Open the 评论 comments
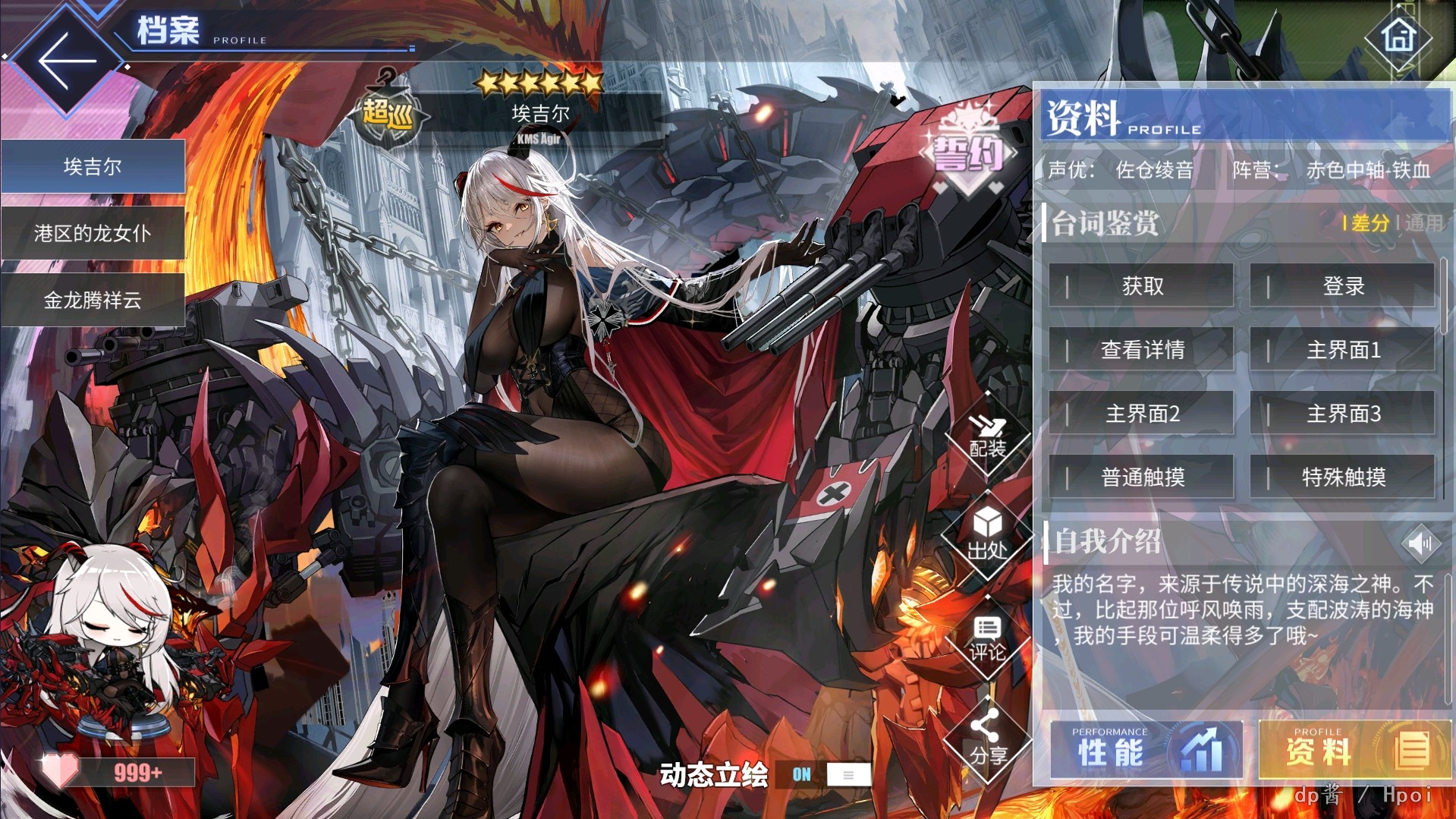The height and width of the screenshot is (819, 1456). [x=987, y=639]
